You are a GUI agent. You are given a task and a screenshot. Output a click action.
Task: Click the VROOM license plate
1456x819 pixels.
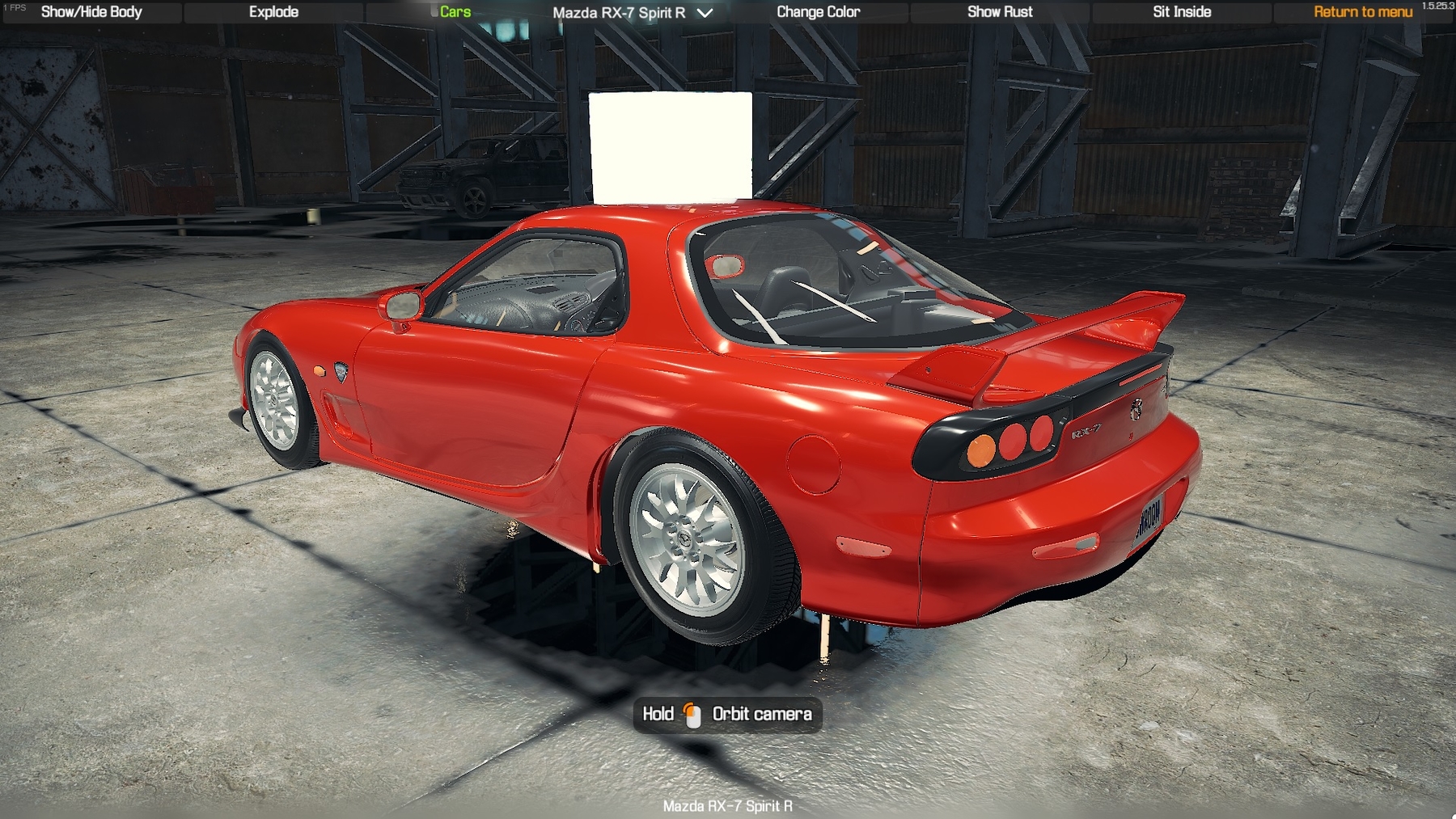coord(1149,518)
